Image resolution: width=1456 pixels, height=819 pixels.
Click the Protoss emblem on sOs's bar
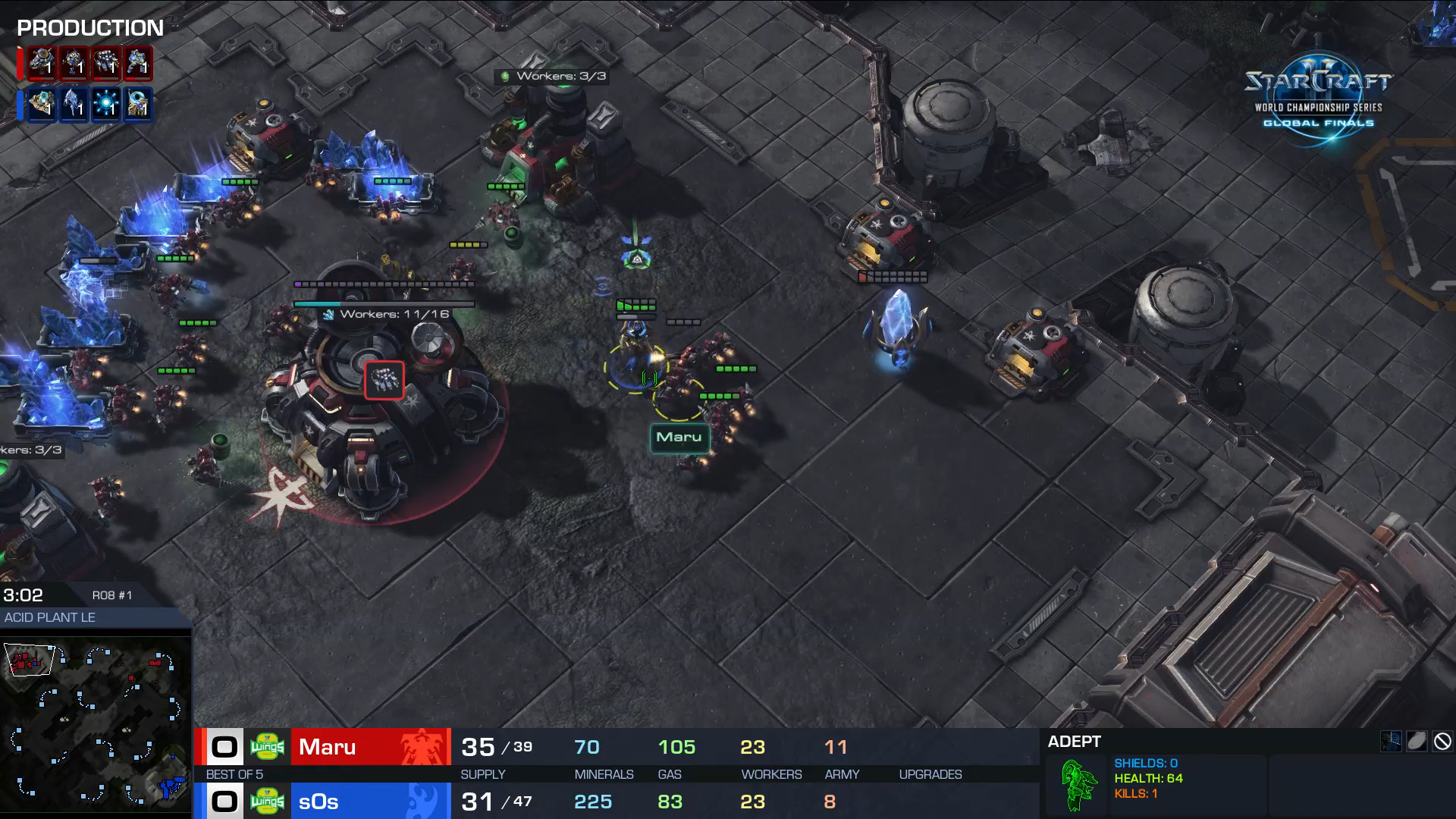pos(422,802)
